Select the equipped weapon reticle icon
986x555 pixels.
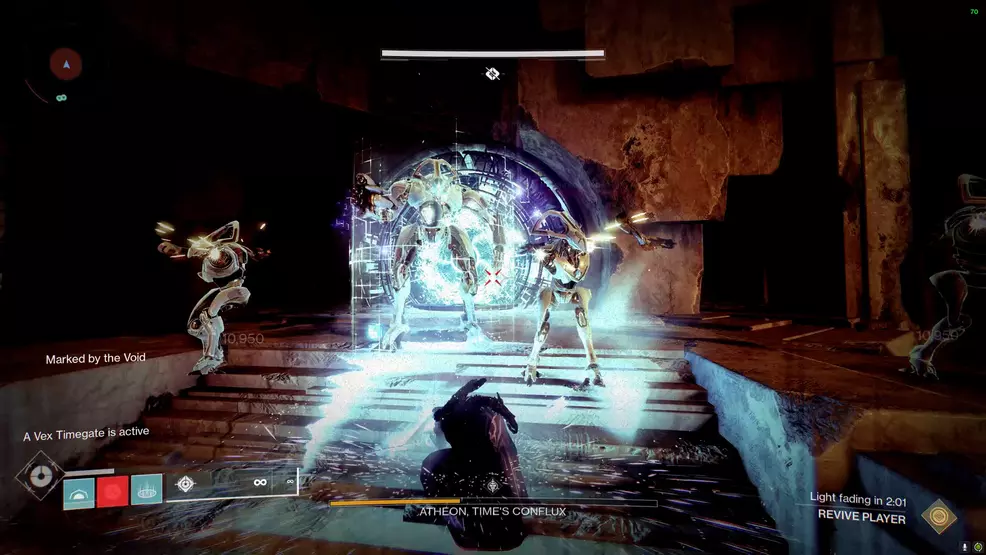tap(185, 484)
